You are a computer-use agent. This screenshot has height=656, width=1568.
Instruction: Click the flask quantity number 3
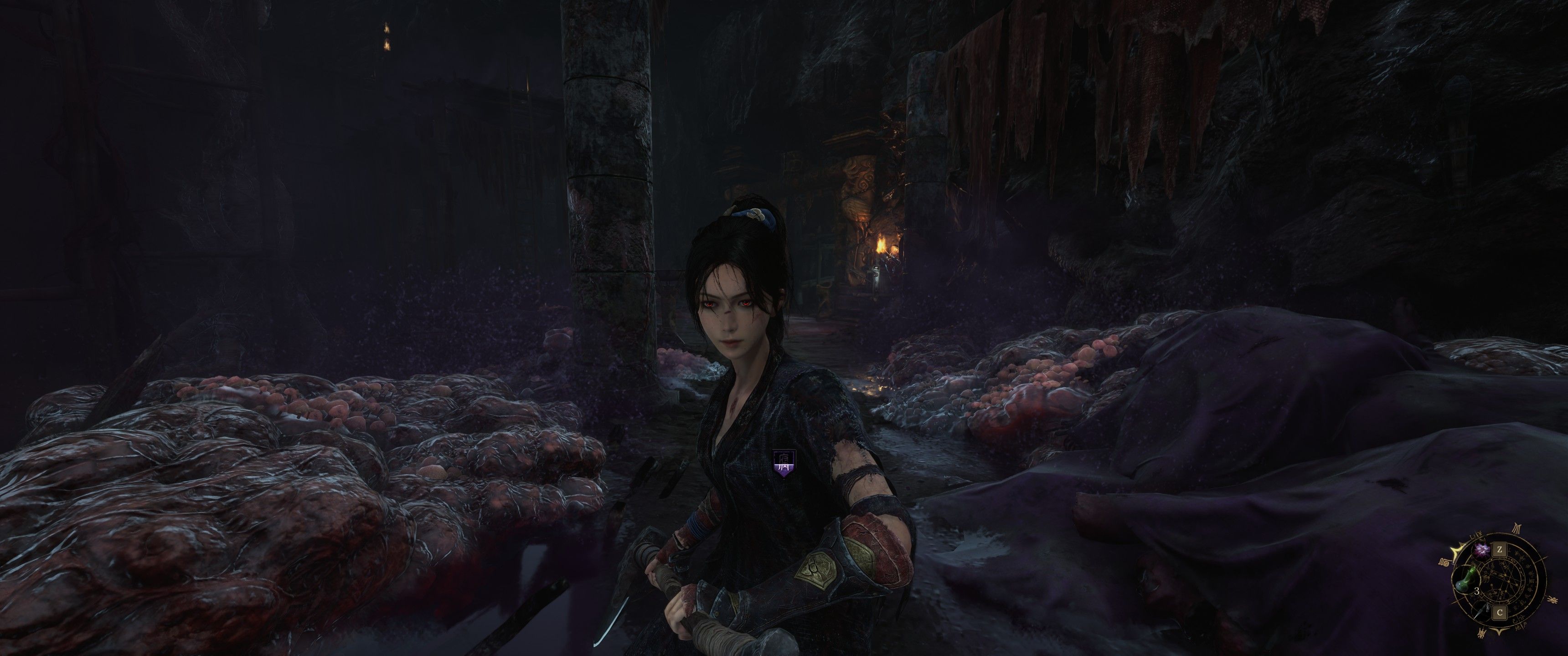pyautogui.click(x=1477, y=590)
